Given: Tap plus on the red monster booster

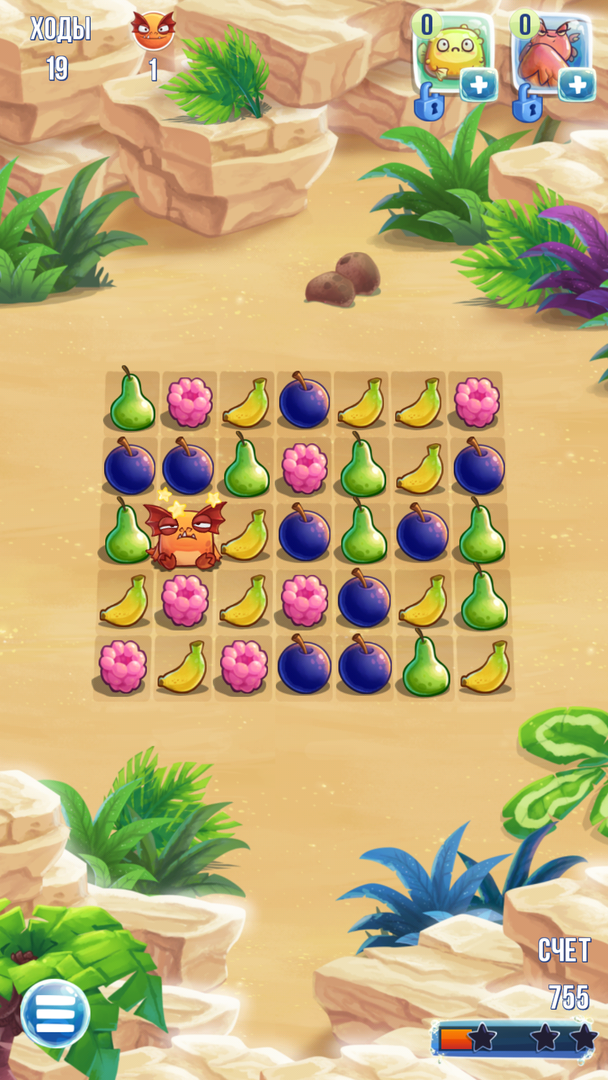Looking at the screenshot, I should pos(577,85).
